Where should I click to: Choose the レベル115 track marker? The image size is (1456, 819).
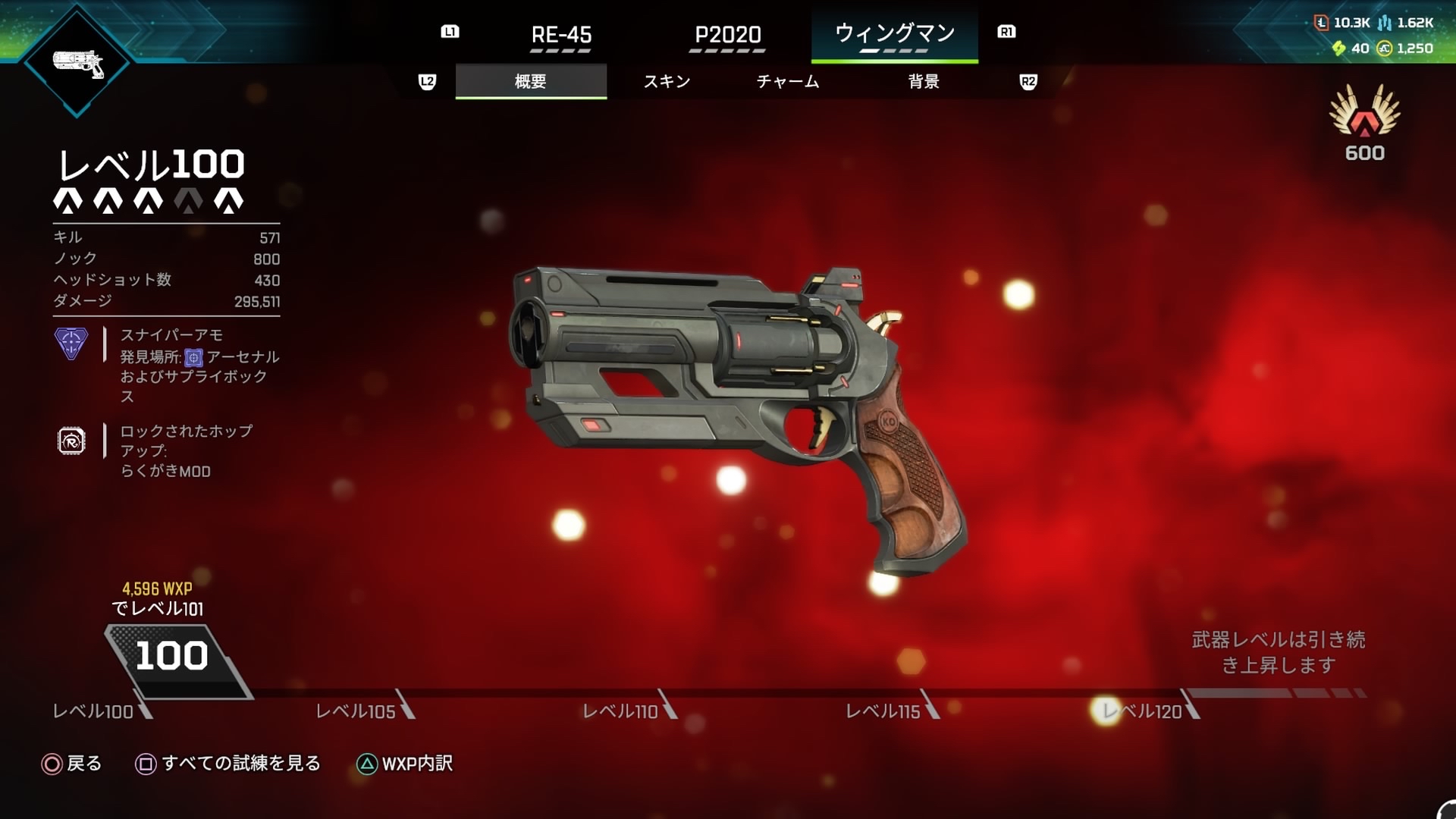[x=883, y=711]
